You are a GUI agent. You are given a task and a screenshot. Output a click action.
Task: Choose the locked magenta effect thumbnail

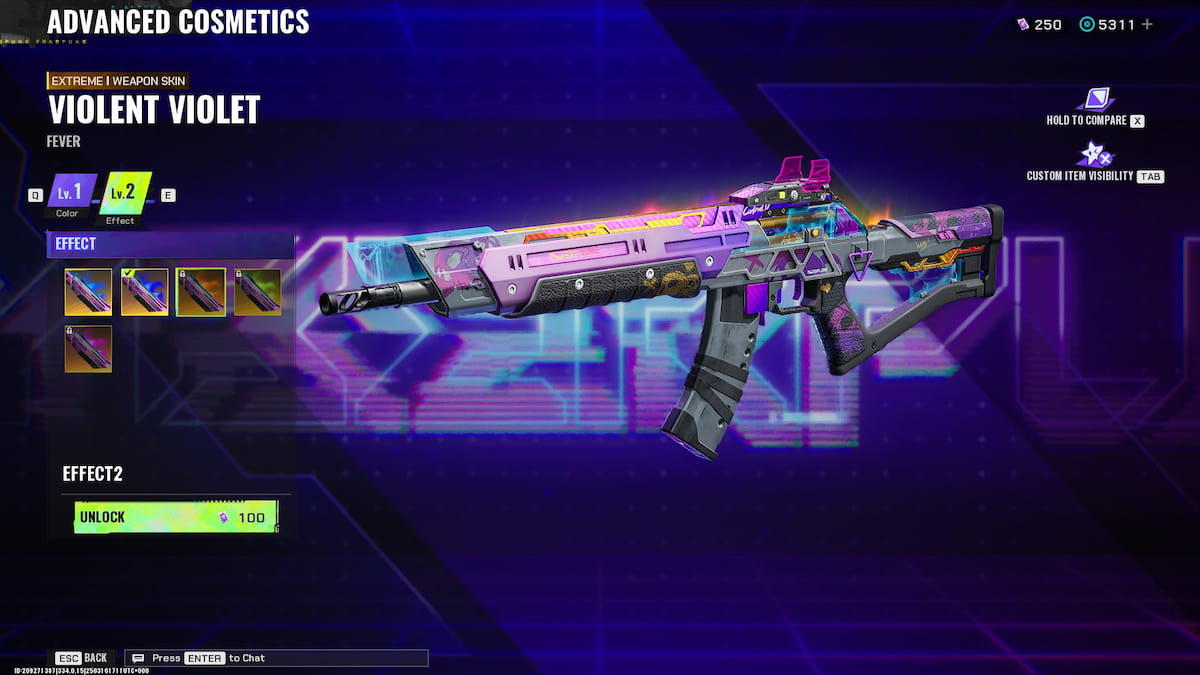(x=88, y=349)
